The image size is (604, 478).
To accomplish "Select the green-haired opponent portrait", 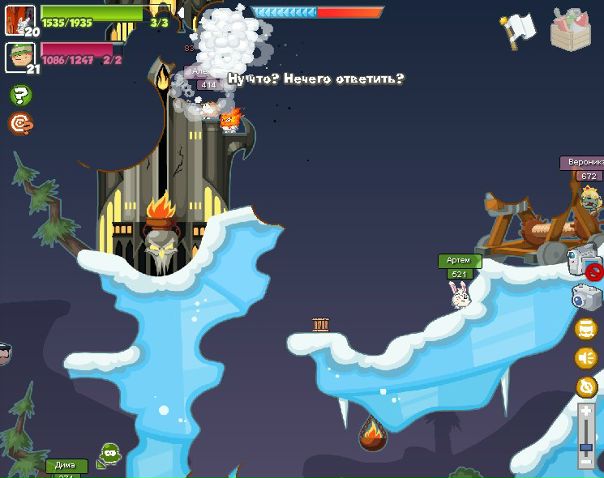I will pyautogui.click(x=19, y=56).
